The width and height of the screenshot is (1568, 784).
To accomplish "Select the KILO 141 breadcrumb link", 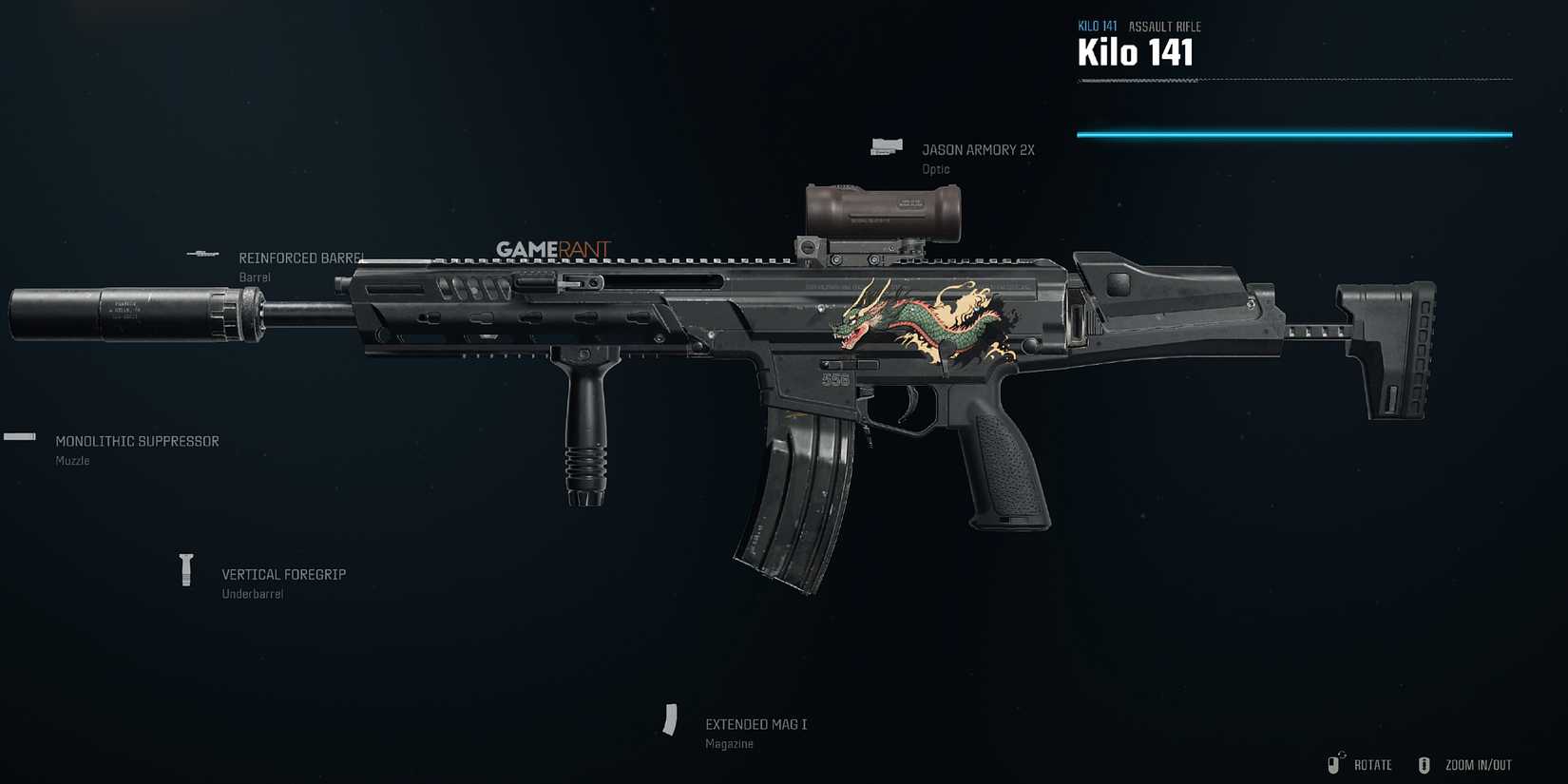I will click(x=1096, y=26).
